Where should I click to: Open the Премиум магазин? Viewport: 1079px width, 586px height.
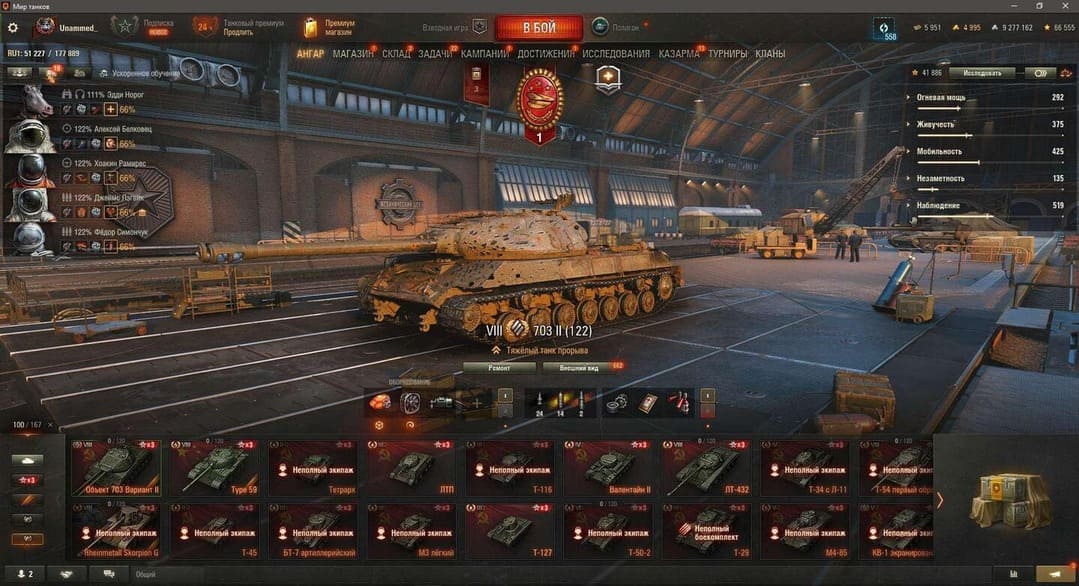331,27
